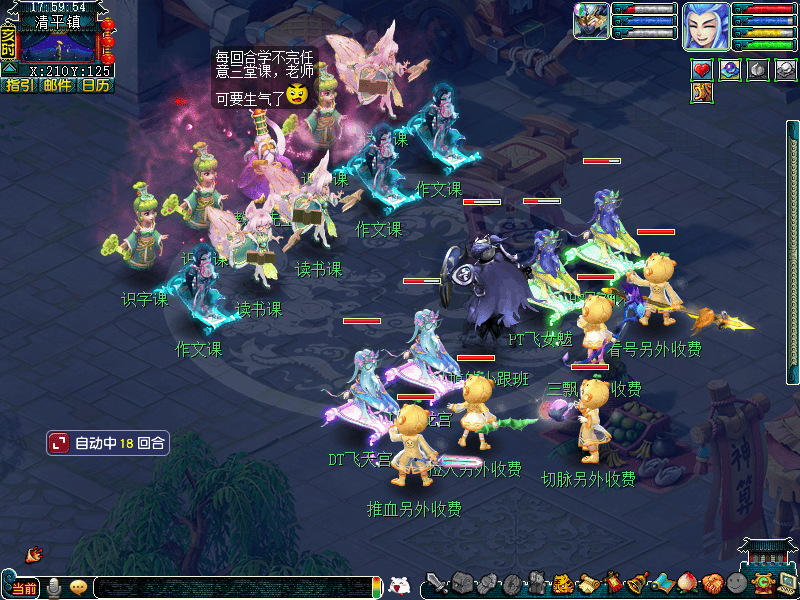Click the golden dragon buff icon

[703, 94]
